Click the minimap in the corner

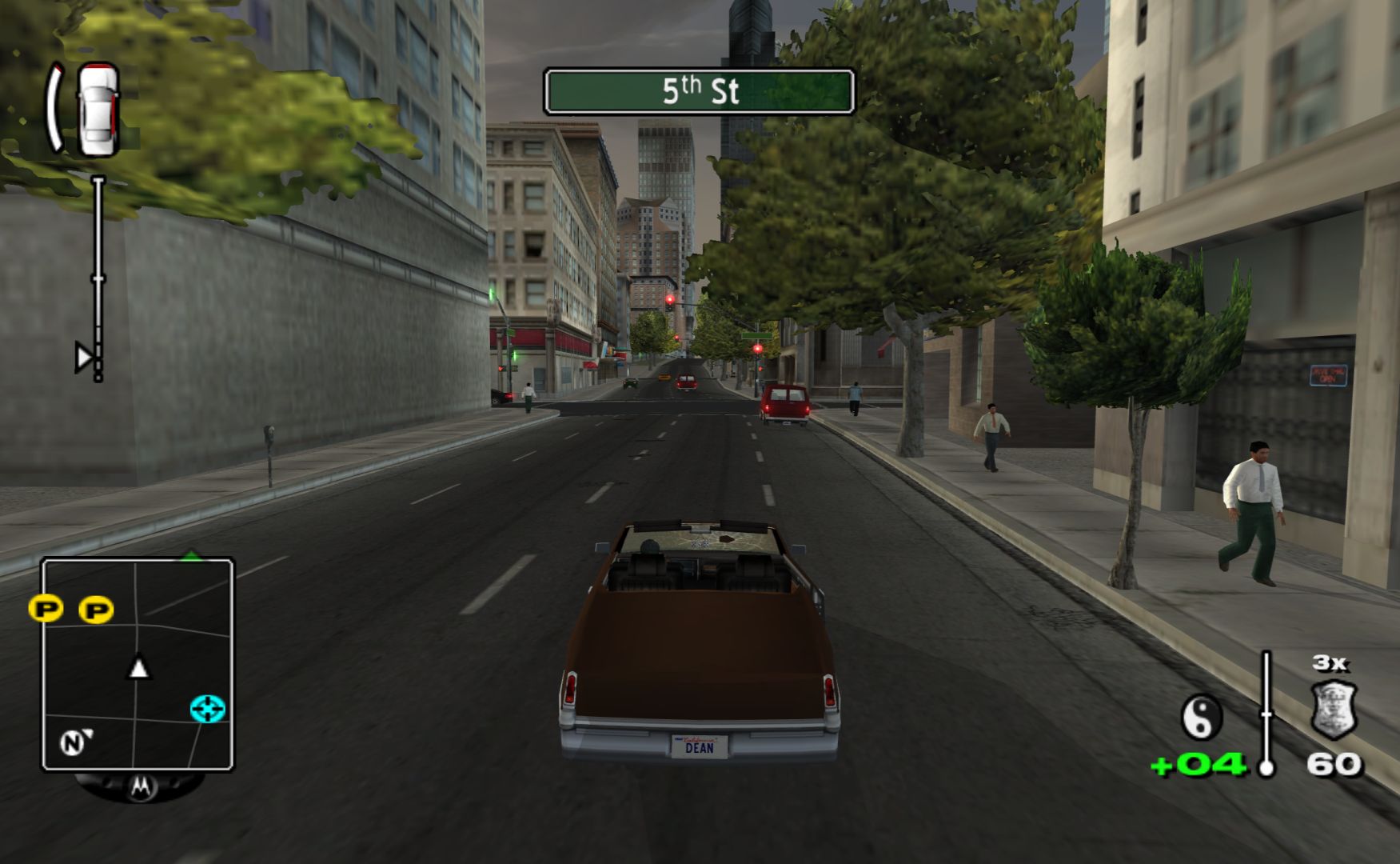coord(138,664)
